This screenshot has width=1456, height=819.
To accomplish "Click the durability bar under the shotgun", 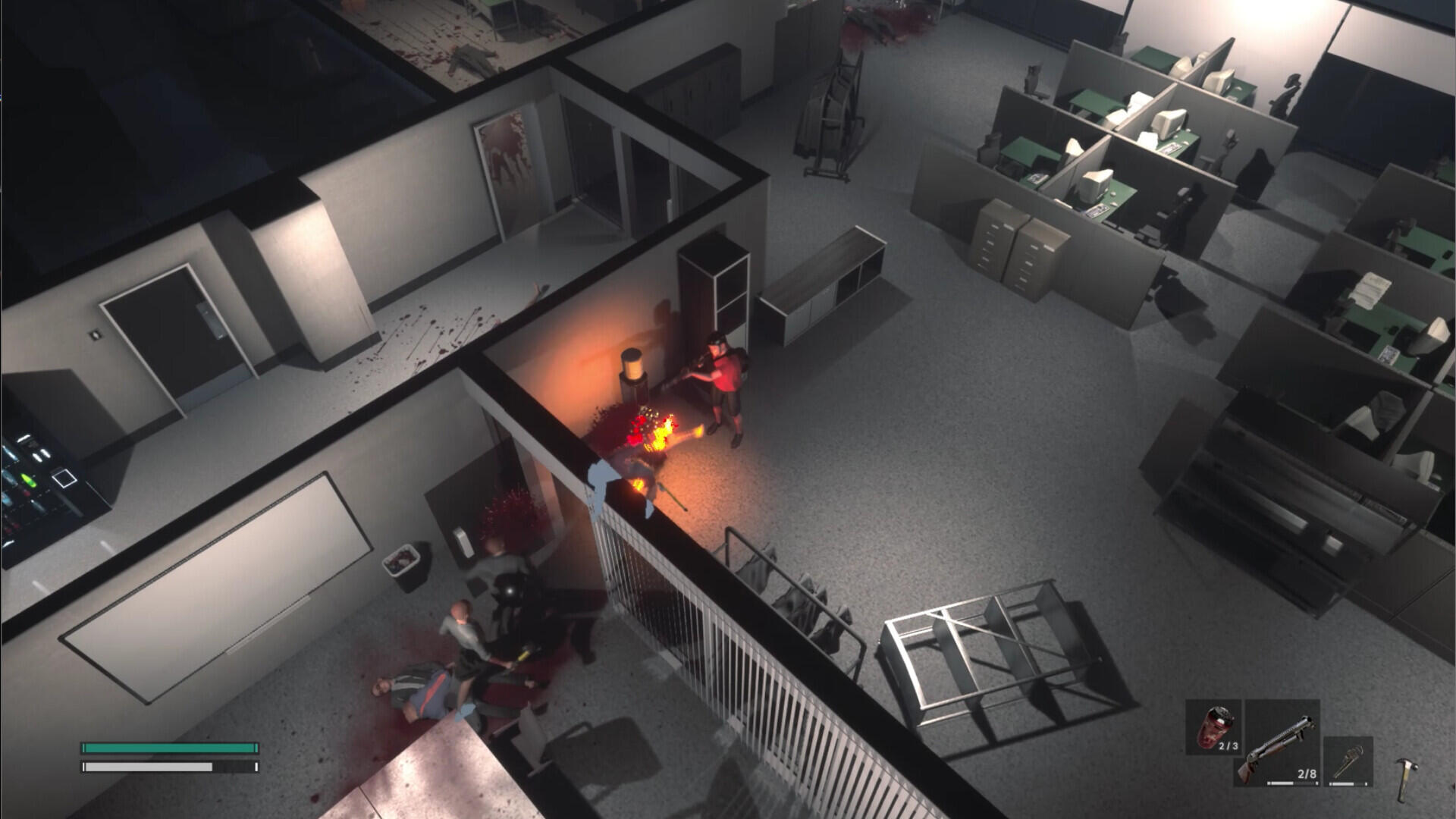I will 1292,783.
